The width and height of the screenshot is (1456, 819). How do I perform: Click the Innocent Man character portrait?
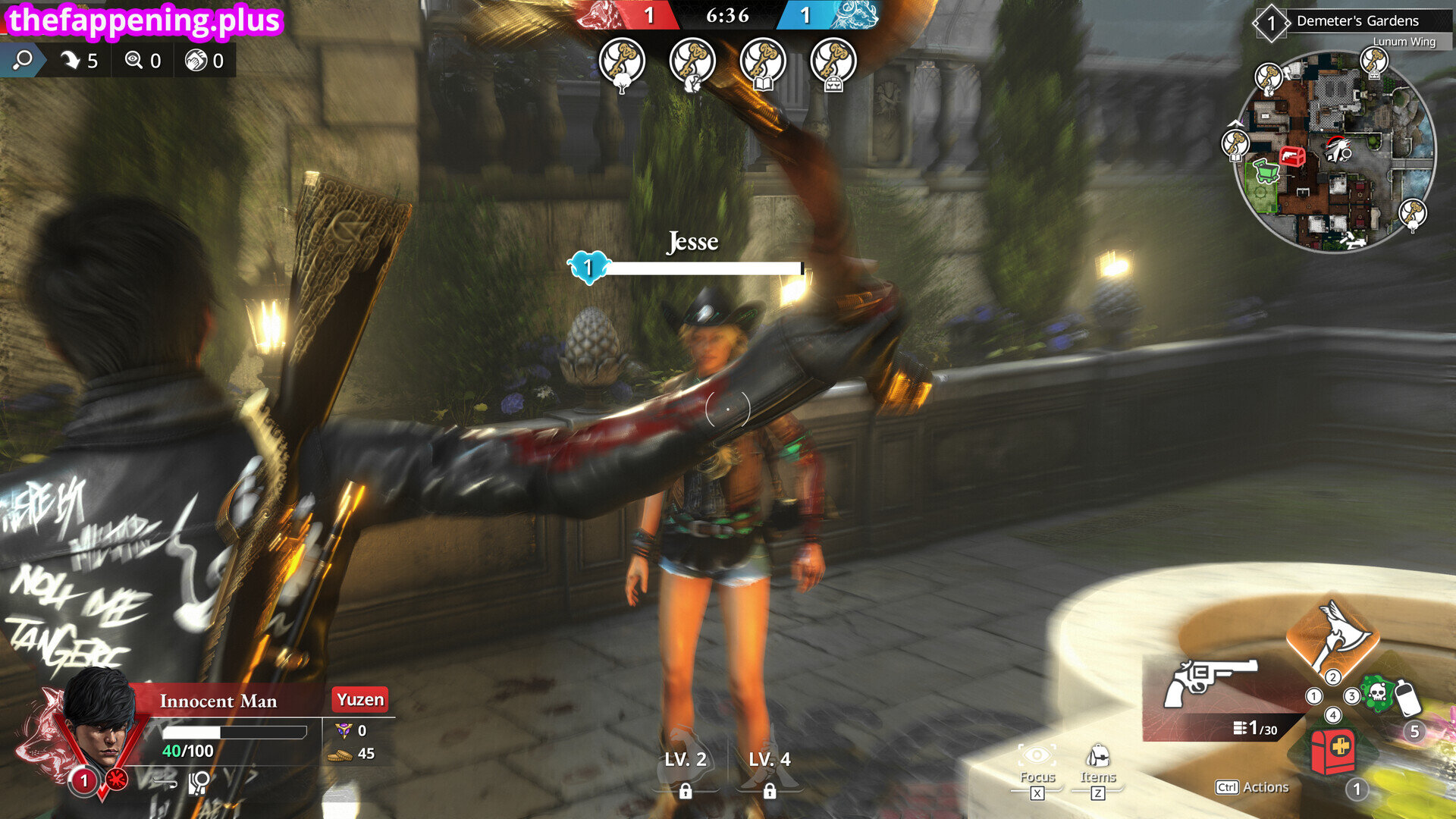[x=100, y=720]
